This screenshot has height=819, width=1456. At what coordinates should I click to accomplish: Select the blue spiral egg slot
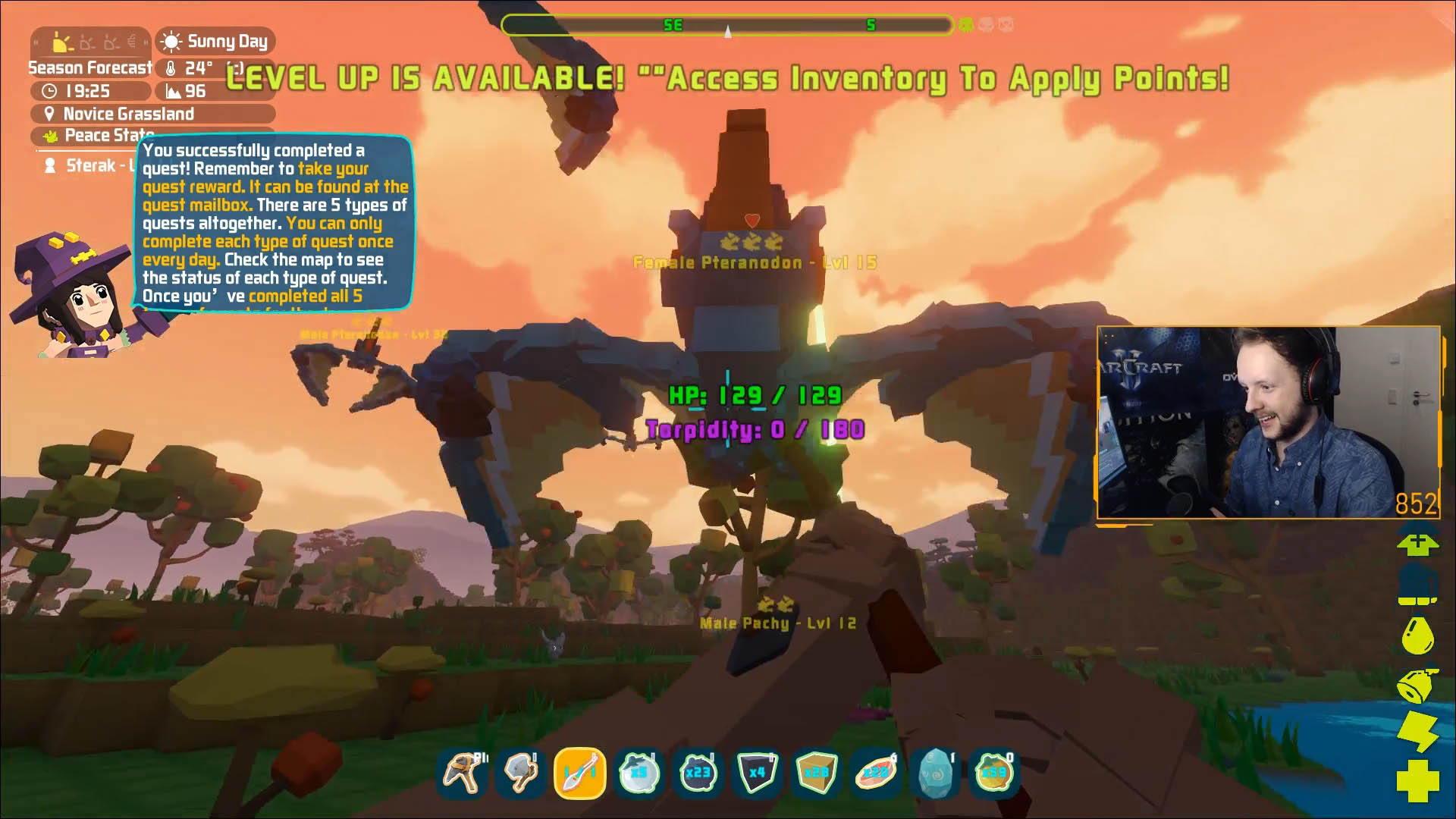point(934,773)
